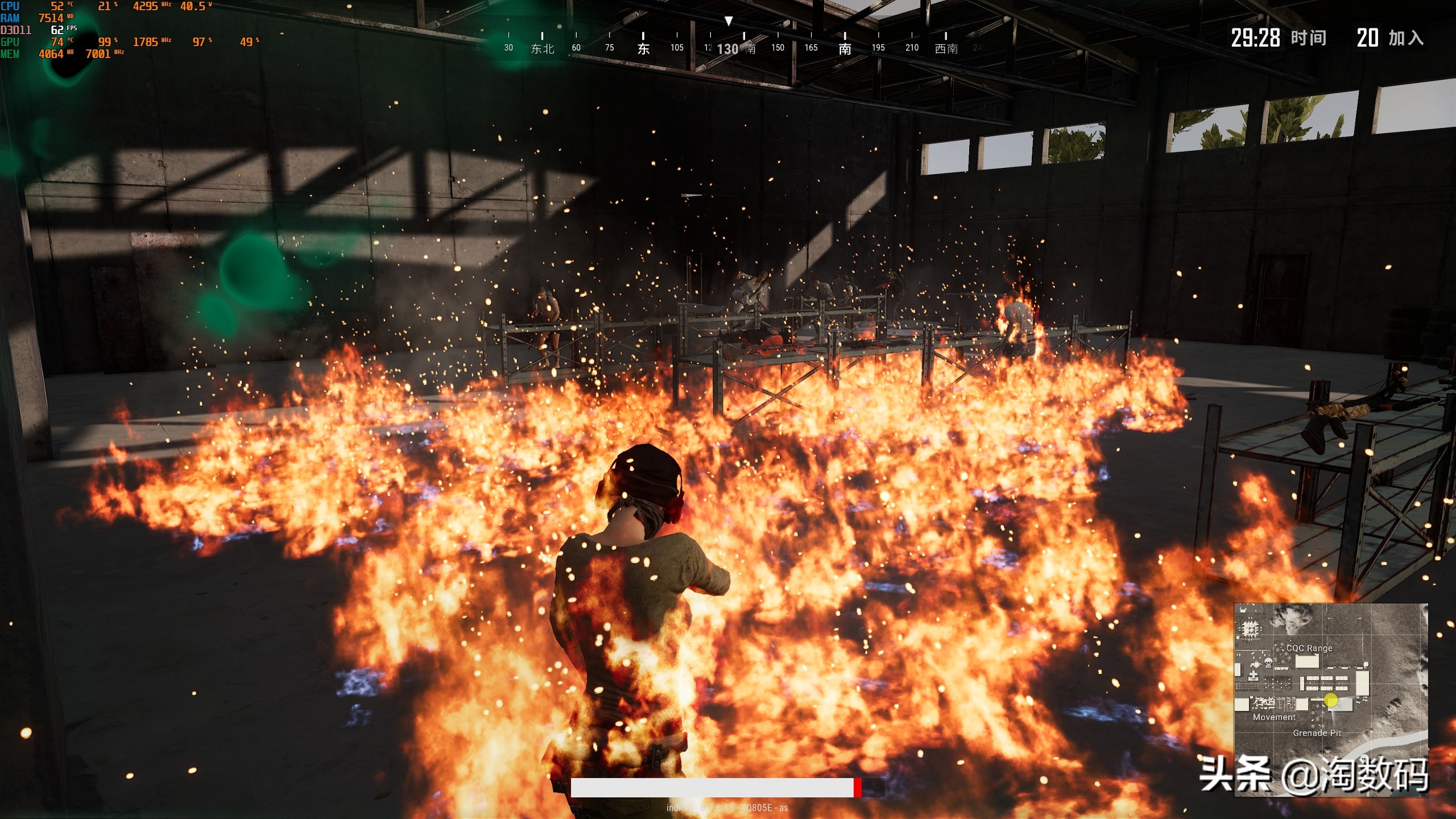Click the parachute icon on the minimap
This screenshot has height=819, width=1456.
pyautogui.click(x=1269, y=663)
